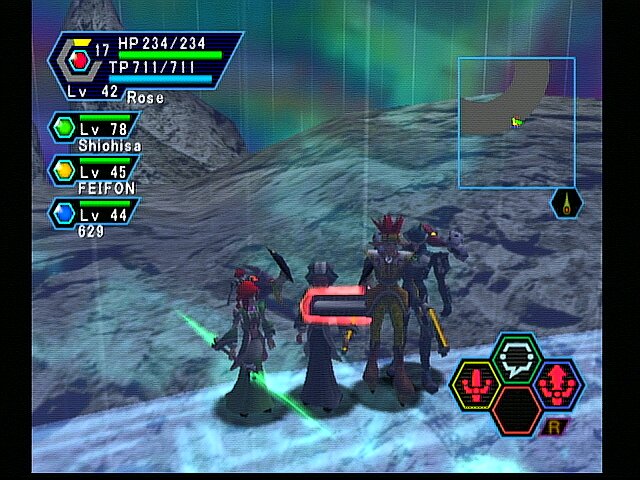This screenshot has width=640, height=480.
Task: Click the area minimap
Action: pyautogui.click(x=516, y=122)
